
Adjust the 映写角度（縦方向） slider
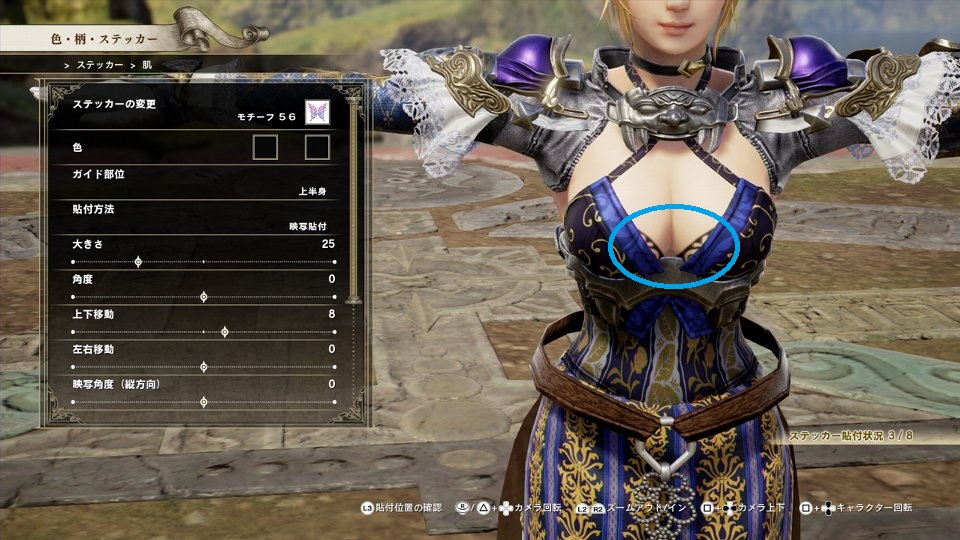pyautogui.click(x=204, y=402)
